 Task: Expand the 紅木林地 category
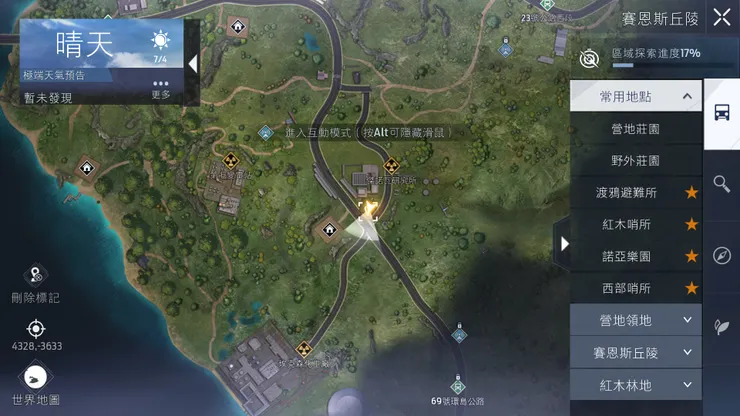click(x=635, y=384)
